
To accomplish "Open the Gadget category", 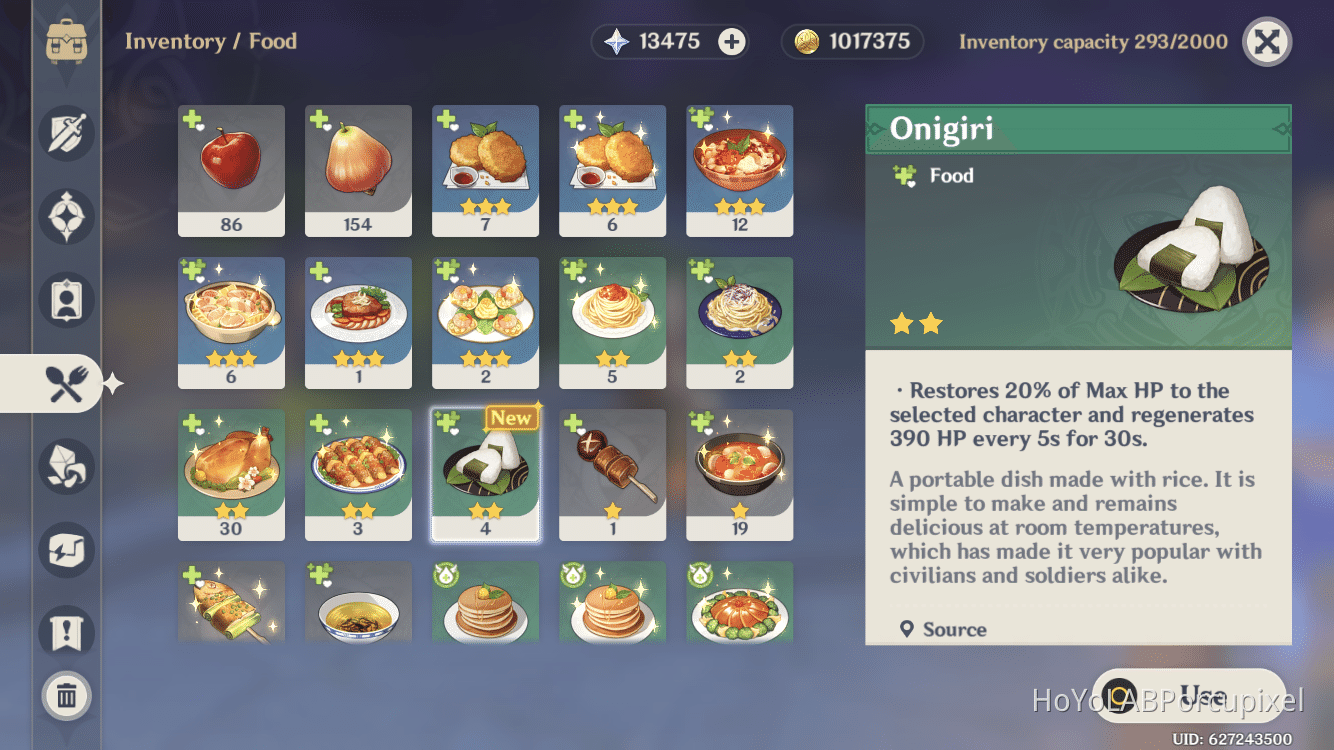I will (x=66, y=550).
